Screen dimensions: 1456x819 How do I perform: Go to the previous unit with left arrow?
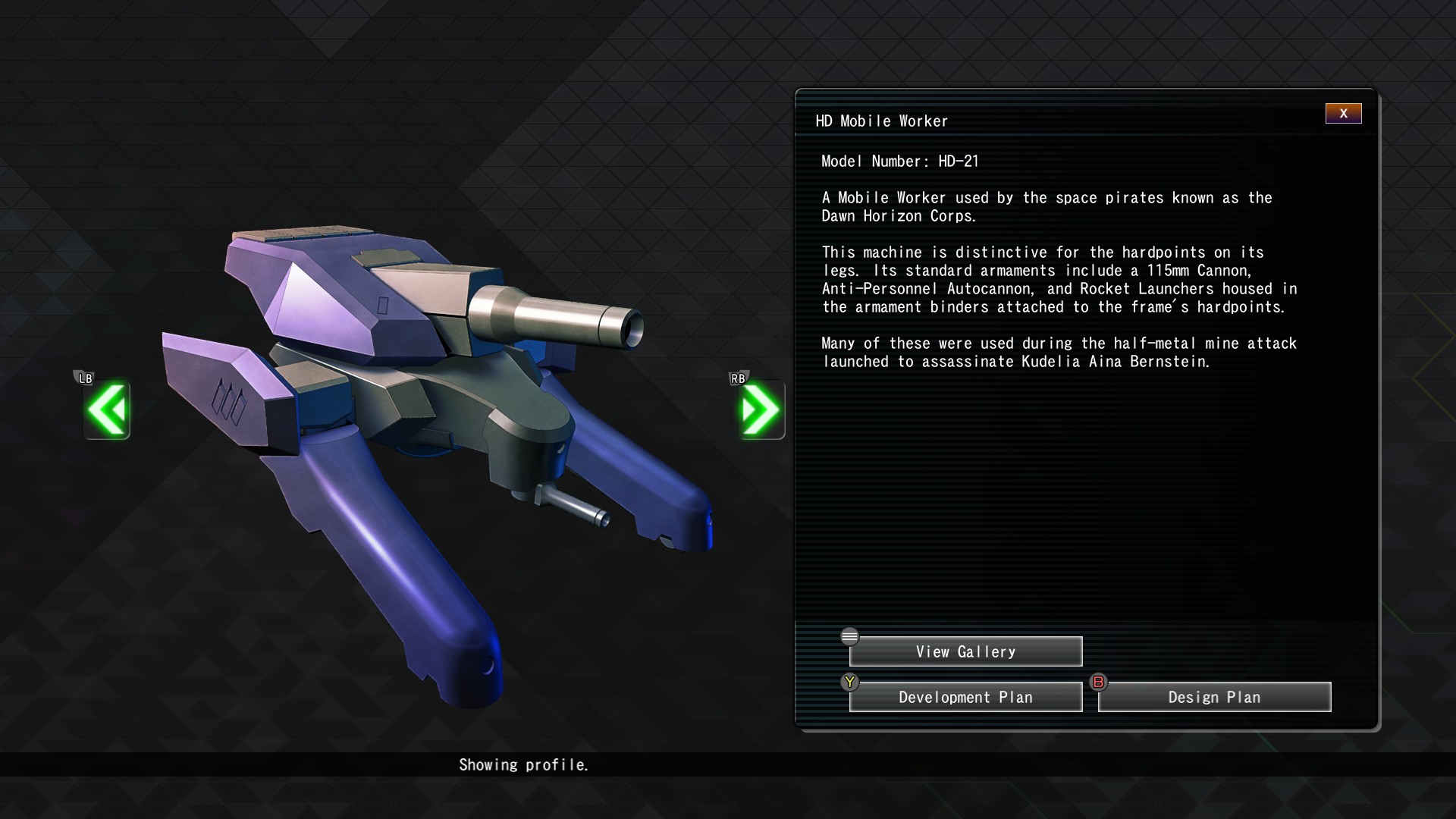[107, 410]
